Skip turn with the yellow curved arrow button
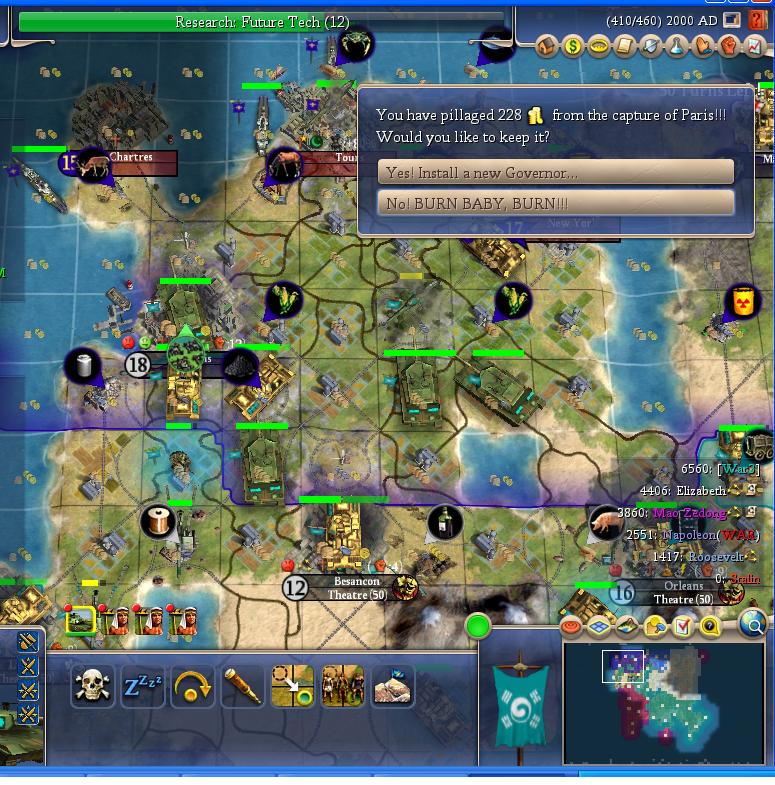This screenshot has width=775, height=785. (x=193, y=686)
